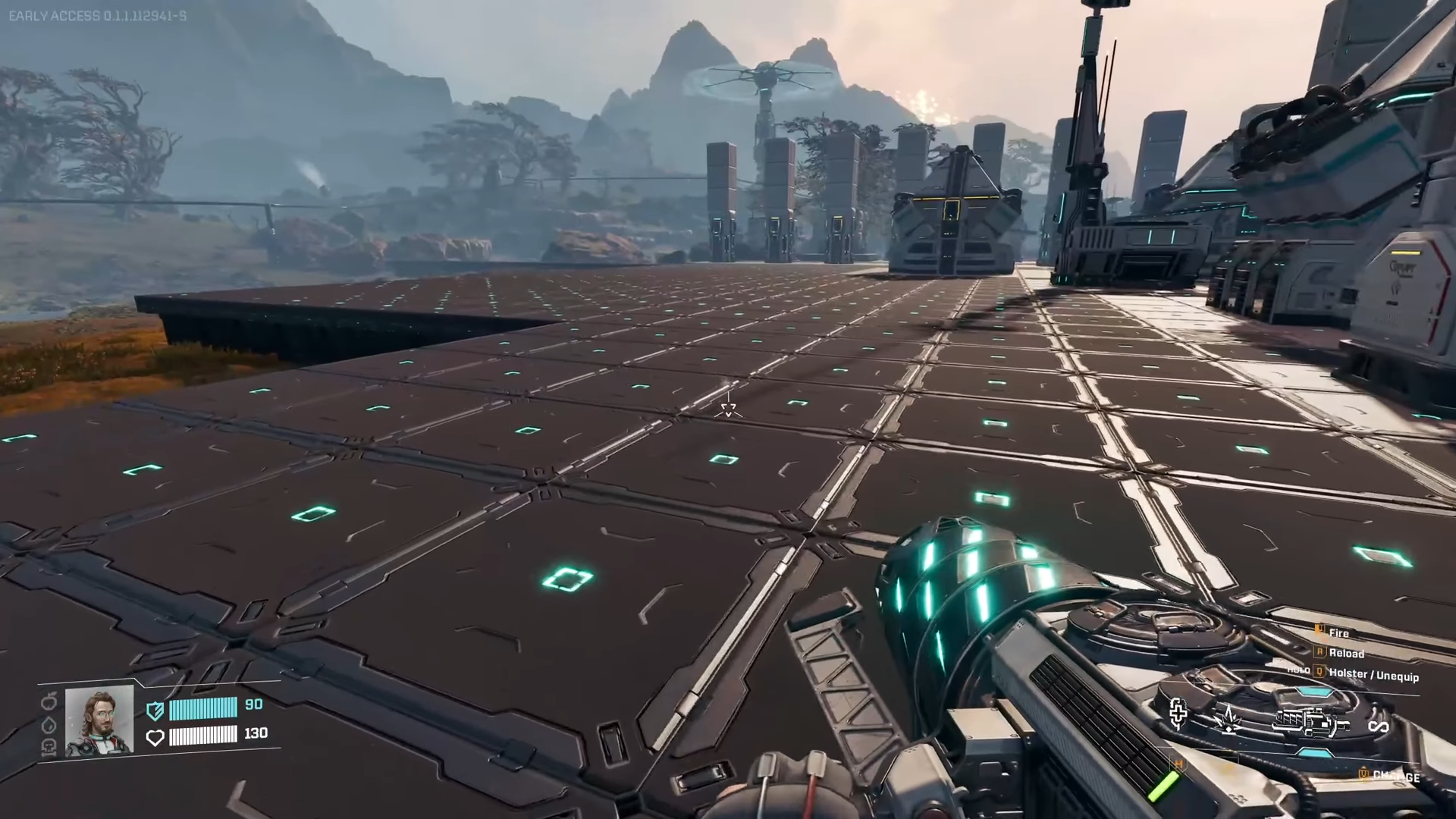Click the heart icon beside the health bar
The width and height of the screenshot is (1456, 819).
pos(155,737)
